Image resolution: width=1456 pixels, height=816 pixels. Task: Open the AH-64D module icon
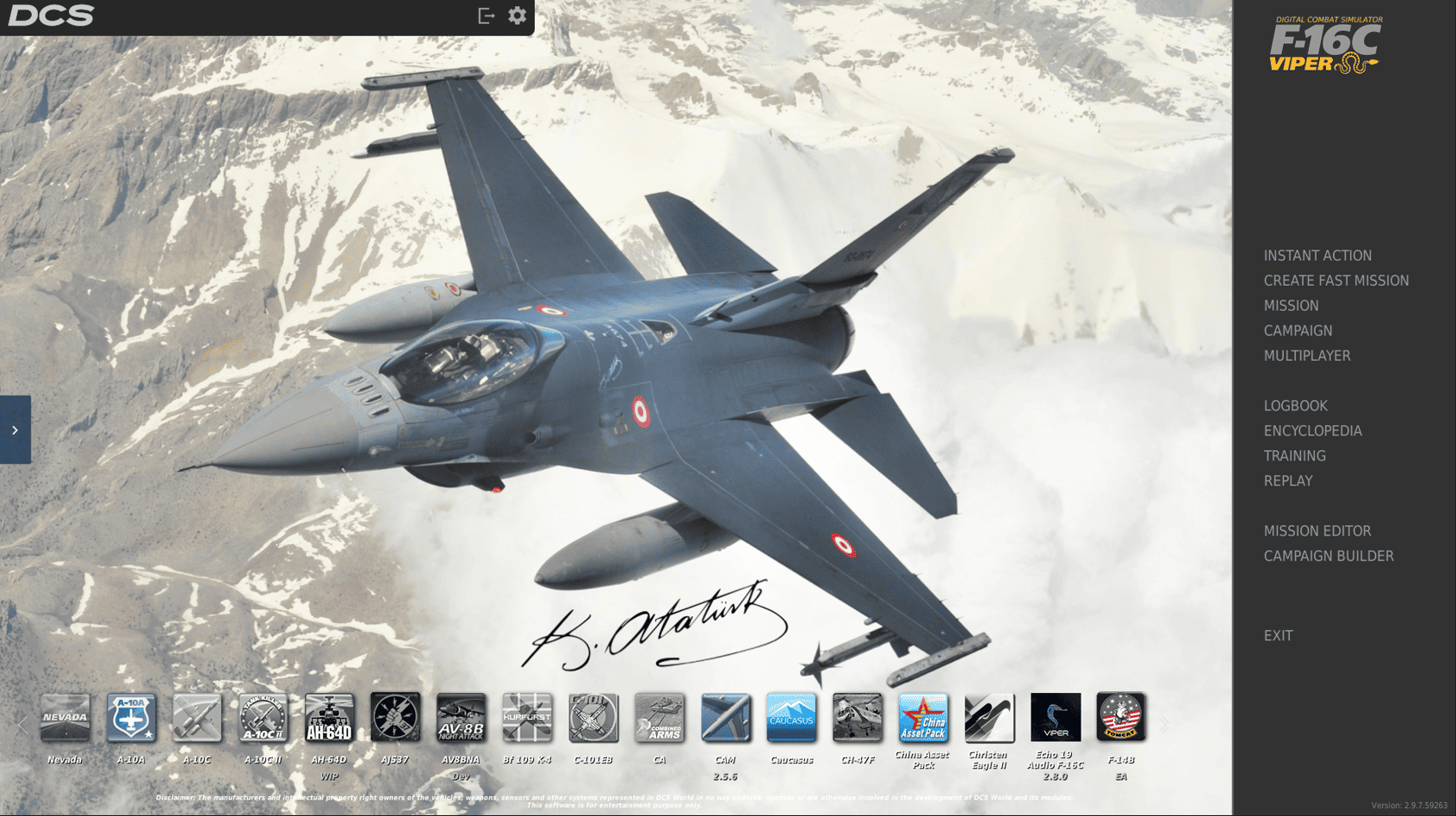[330, 718]
